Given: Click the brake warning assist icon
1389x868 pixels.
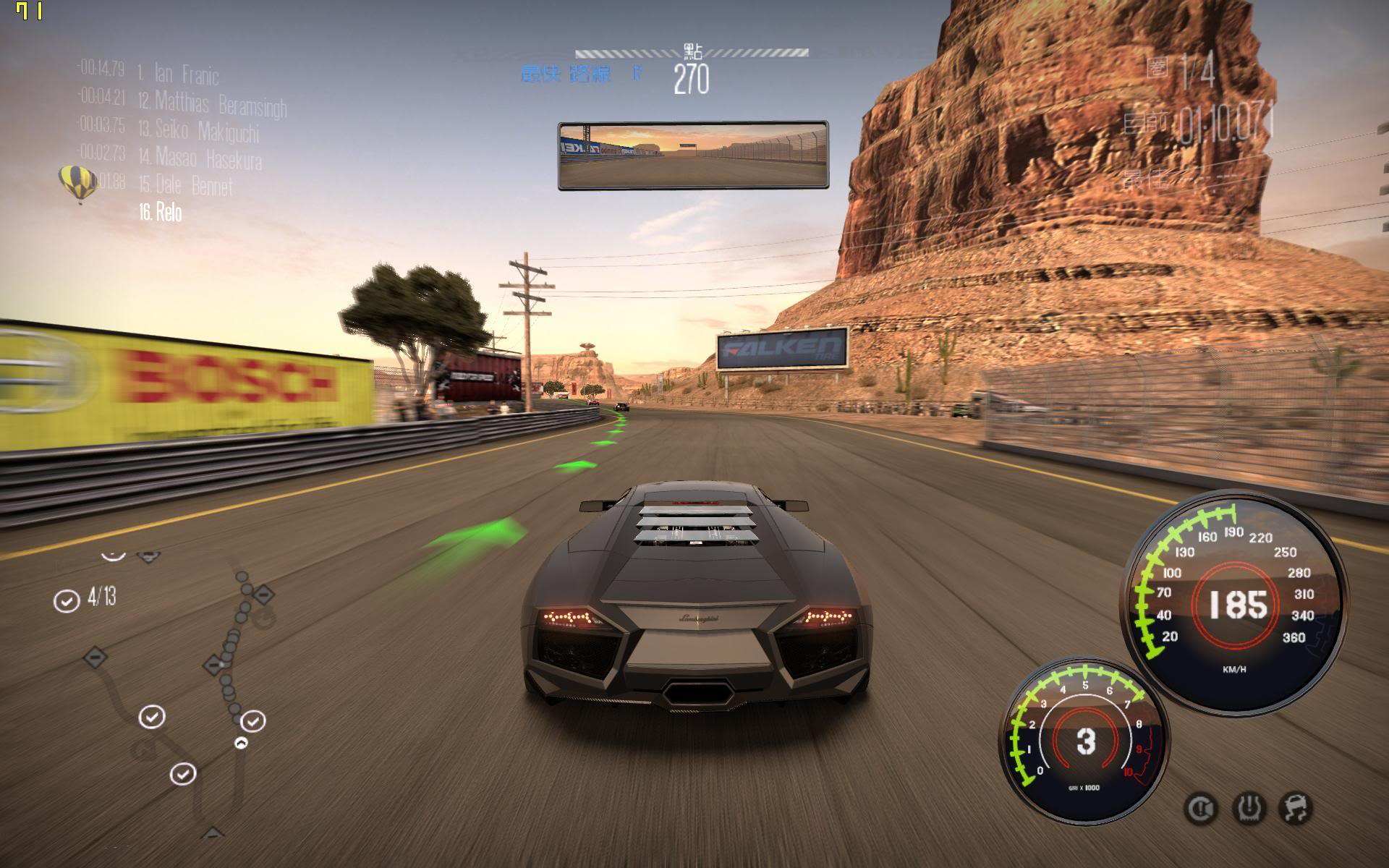Looking at the screenshot, I should (x=1202, y=809).
